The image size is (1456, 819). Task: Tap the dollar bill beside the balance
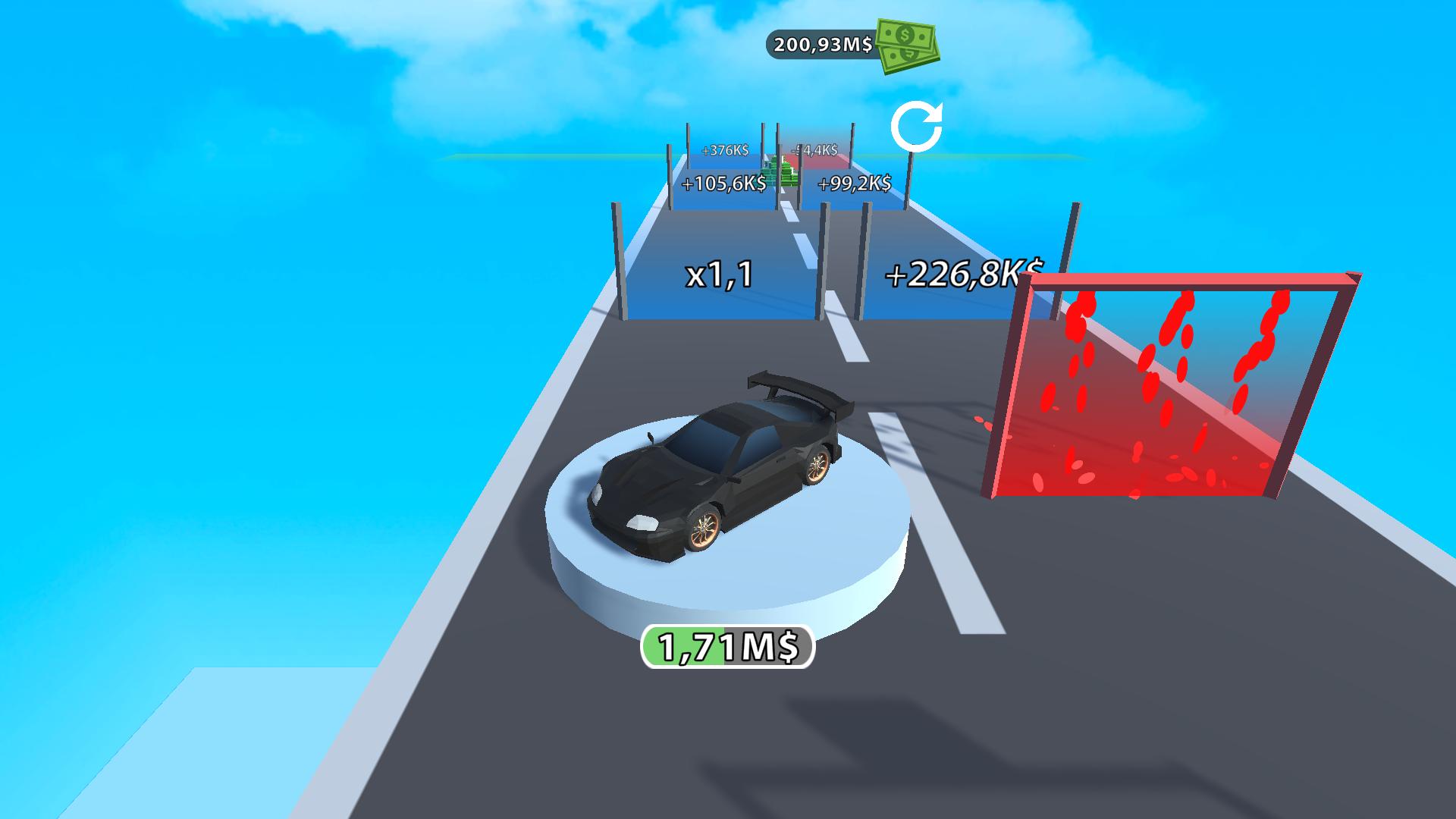click(x=906, y=47)
